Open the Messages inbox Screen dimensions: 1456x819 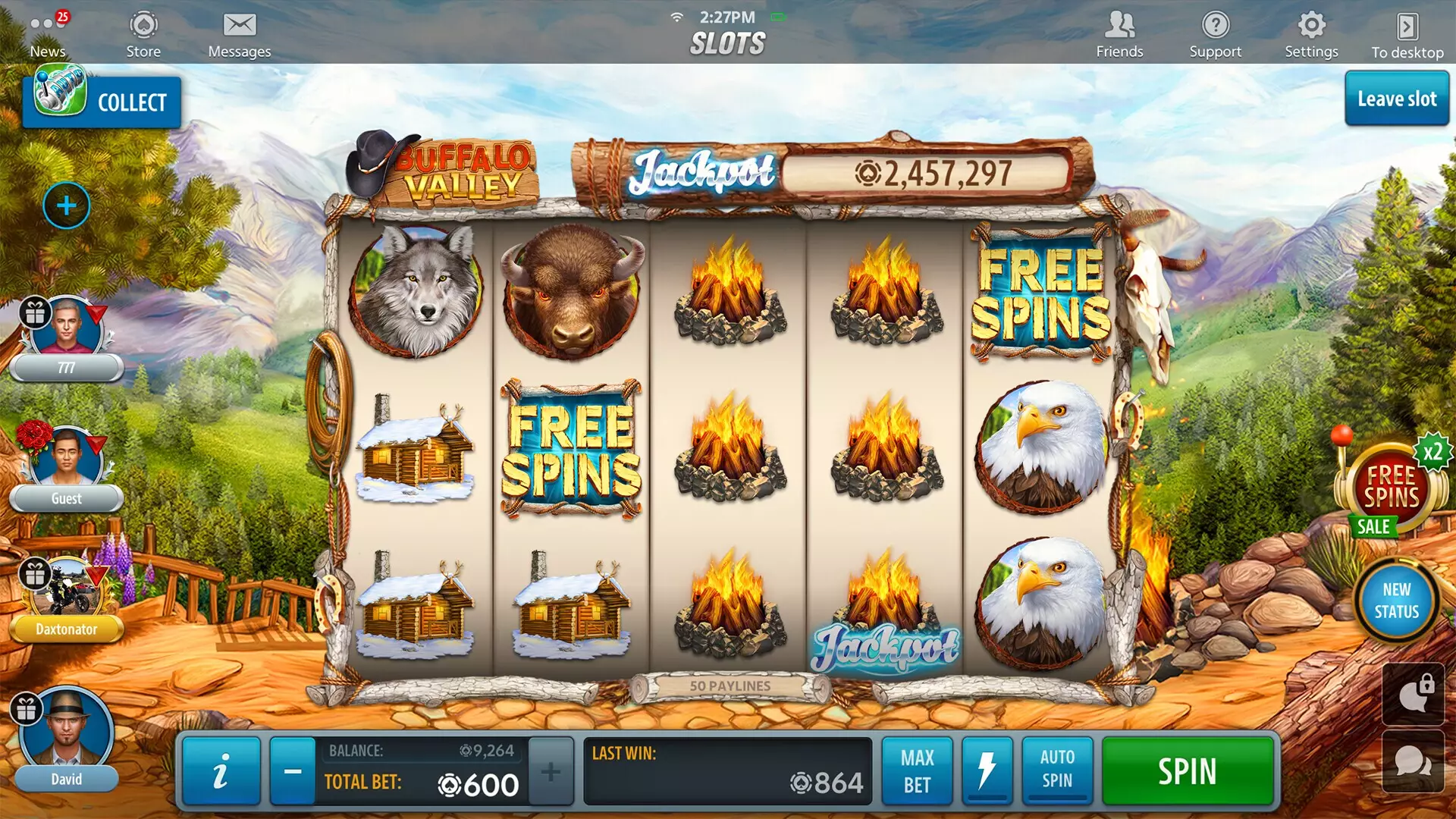click(x=240, y=30)
